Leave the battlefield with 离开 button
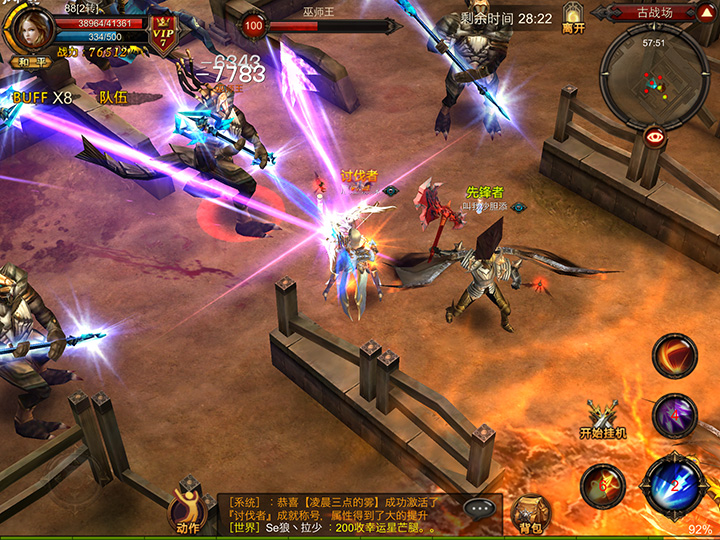The image size is (720, 540). [573, 18]
